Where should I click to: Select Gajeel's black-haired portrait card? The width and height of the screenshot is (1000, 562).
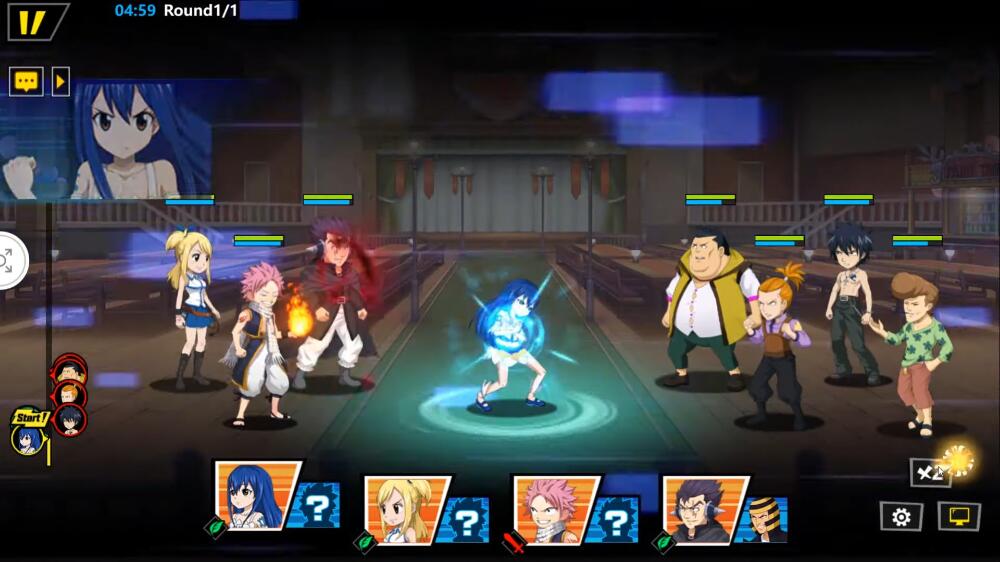(702, 506)
